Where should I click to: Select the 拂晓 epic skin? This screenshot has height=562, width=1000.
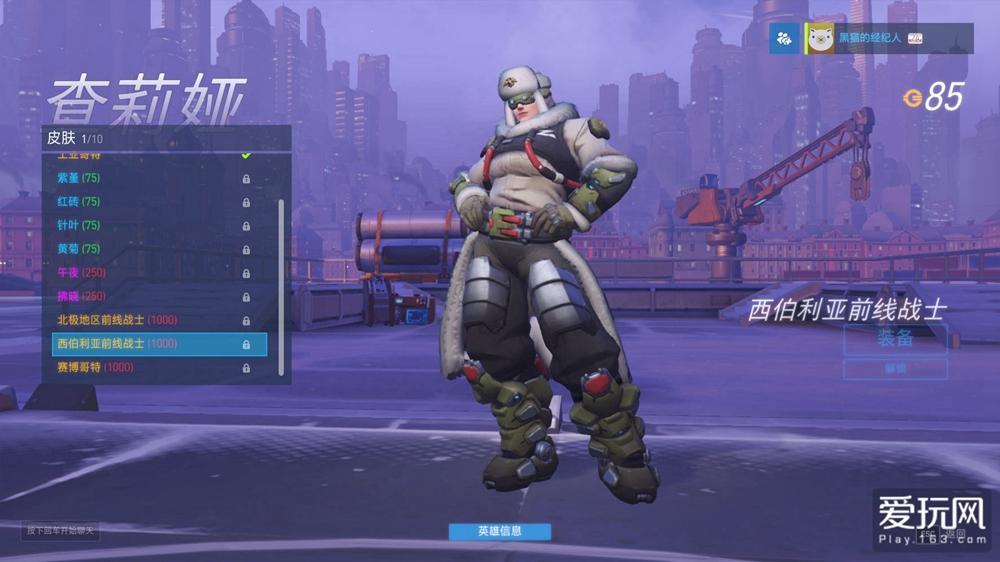coord(150,296)
